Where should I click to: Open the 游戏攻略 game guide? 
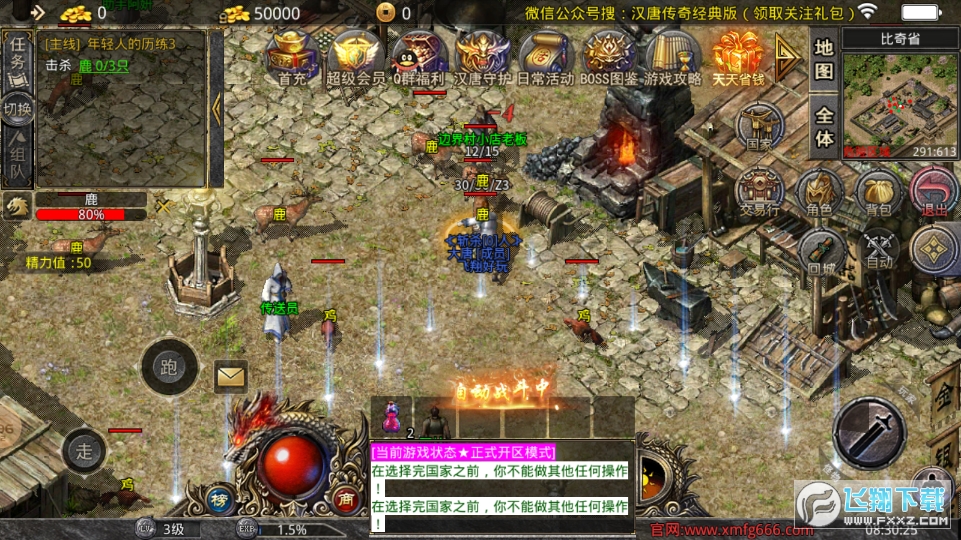[x=672, y=57]
